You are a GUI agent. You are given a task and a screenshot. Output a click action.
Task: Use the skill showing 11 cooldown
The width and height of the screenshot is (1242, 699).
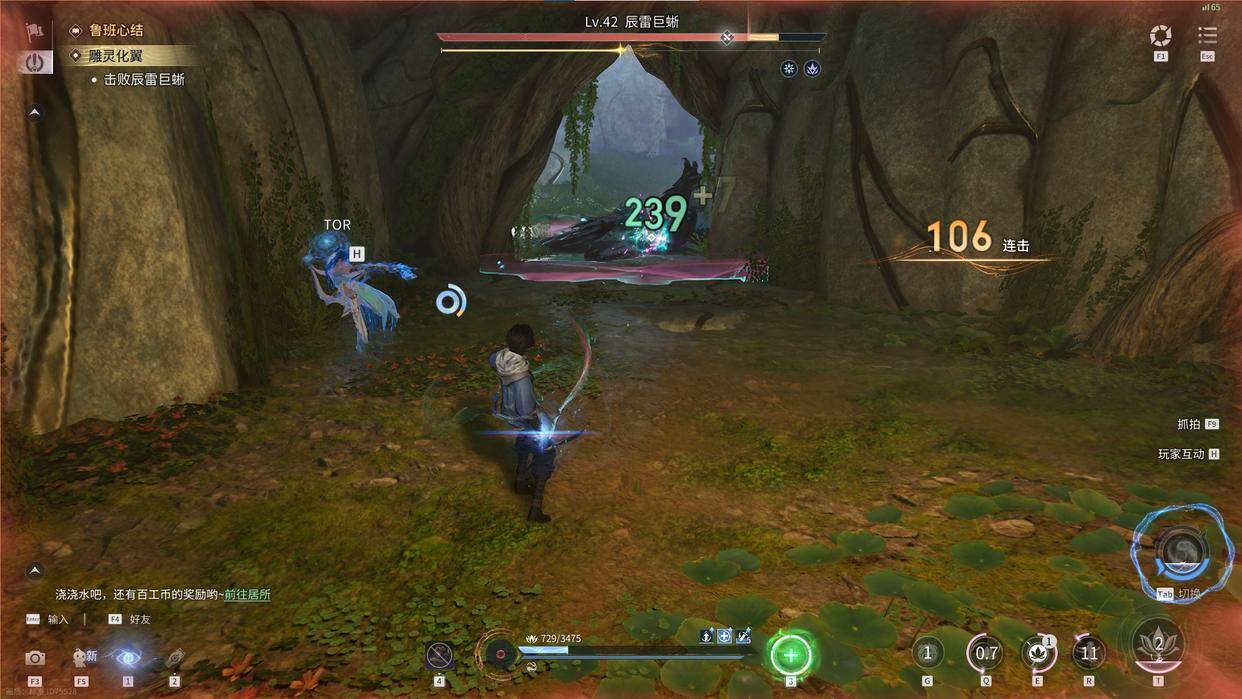pos(1089,654)
